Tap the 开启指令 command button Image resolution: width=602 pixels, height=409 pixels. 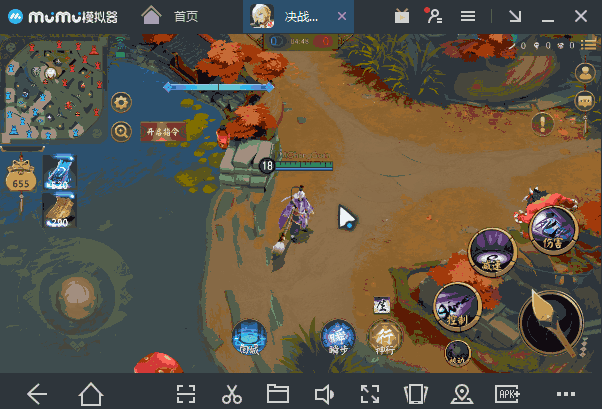[163, 131]
